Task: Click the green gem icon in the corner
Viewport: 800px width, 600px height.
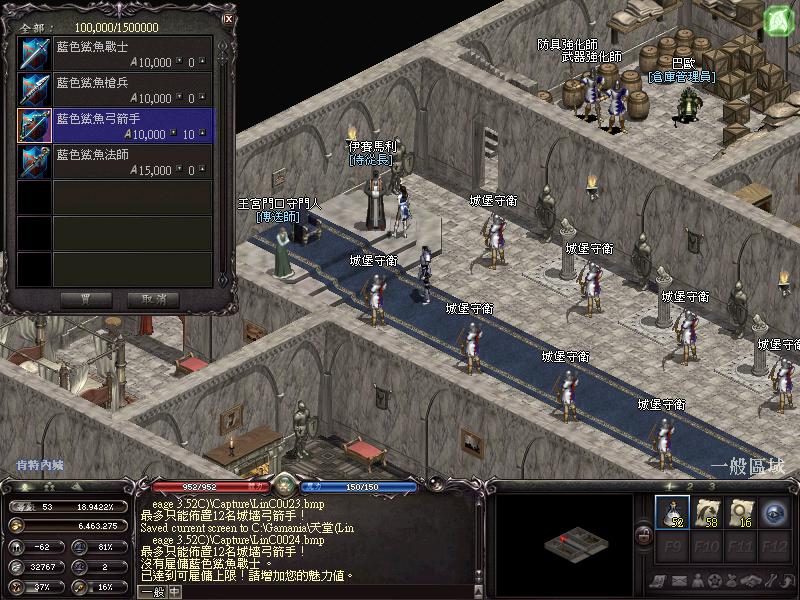Action: click(x=780, y=19)
